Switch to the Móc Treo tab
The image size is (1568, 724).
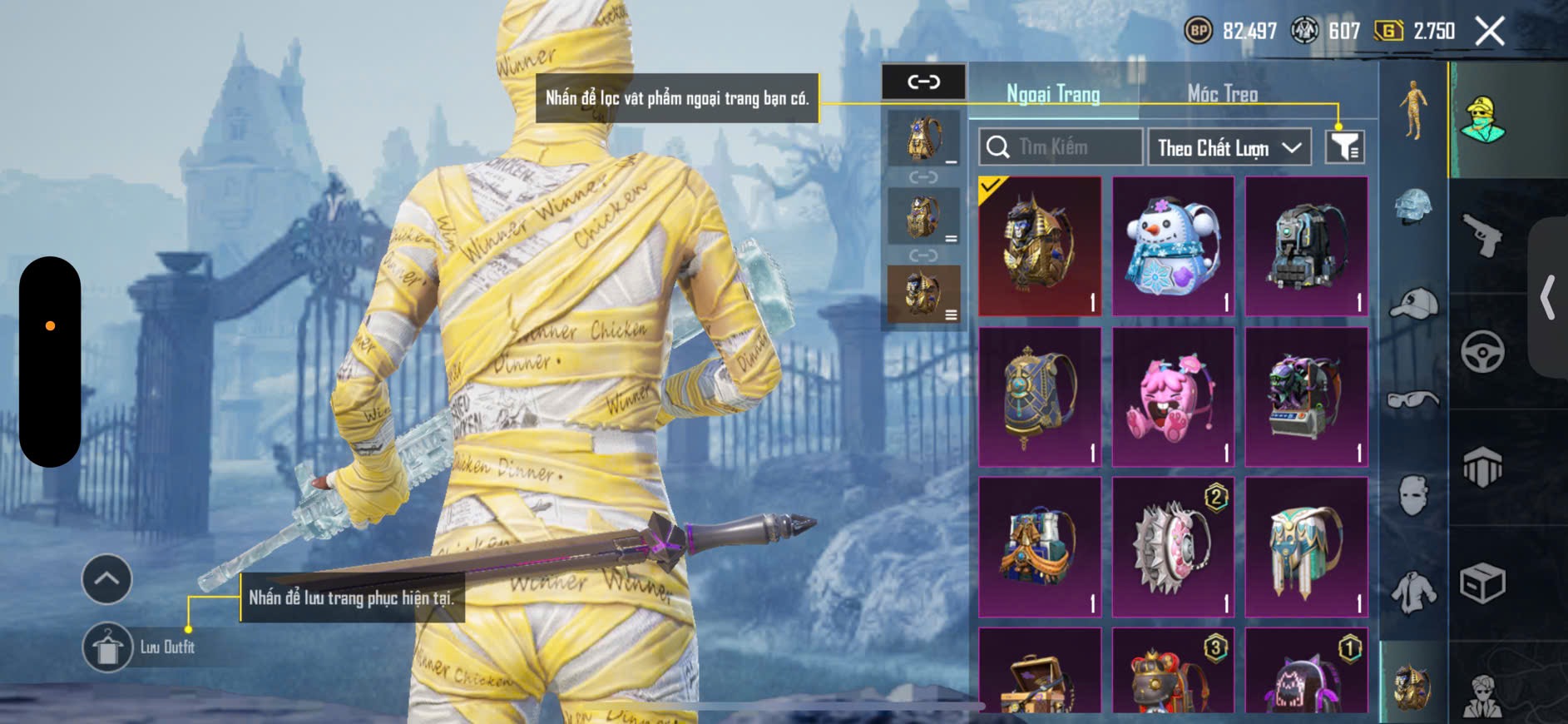(1222, 94)
